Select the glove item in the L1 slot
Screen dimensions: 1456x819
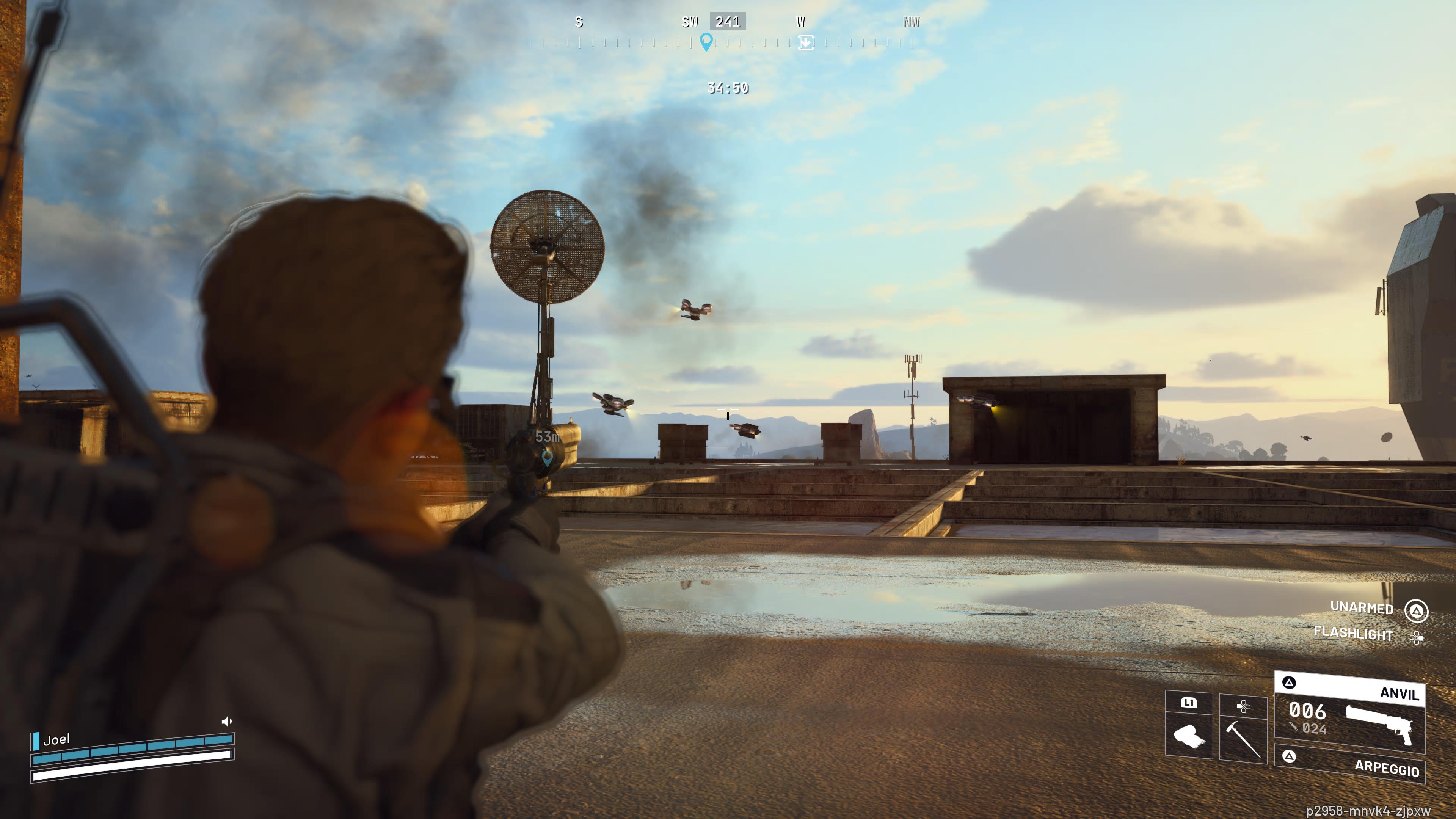pyautogui.click(x=1189, y=735)
